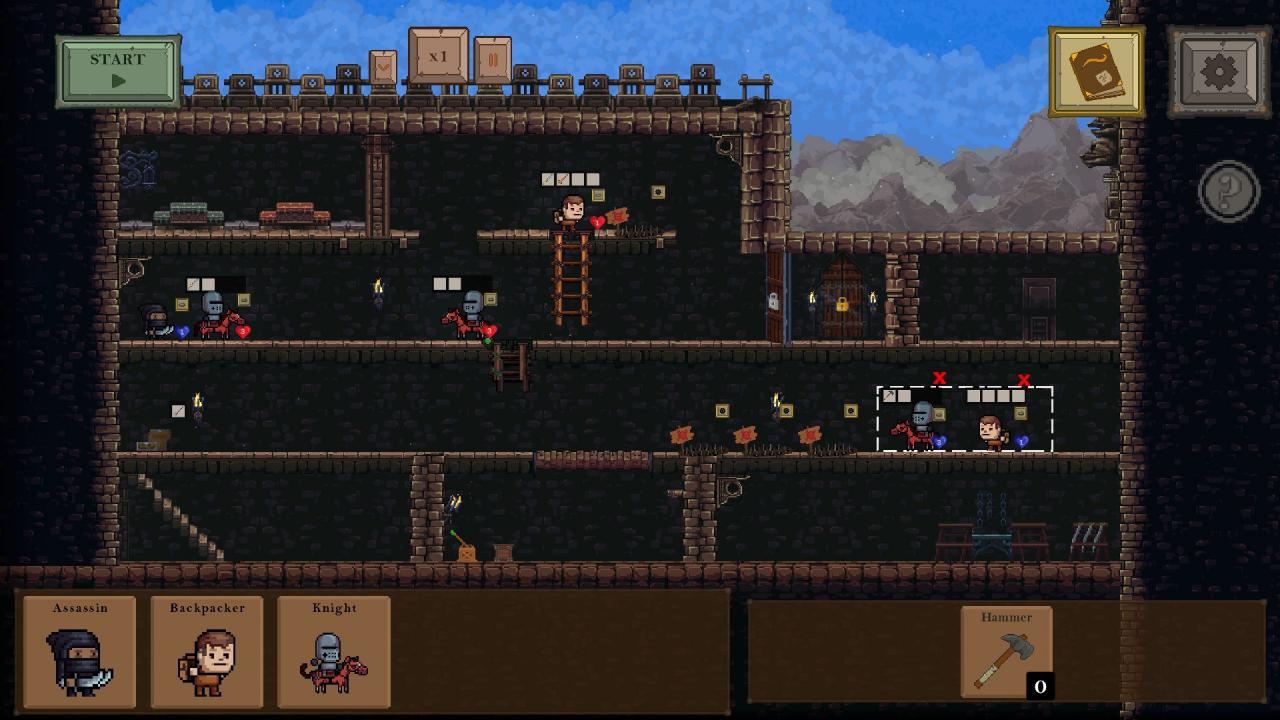Click the small down-chevron tile

[383, 67]
